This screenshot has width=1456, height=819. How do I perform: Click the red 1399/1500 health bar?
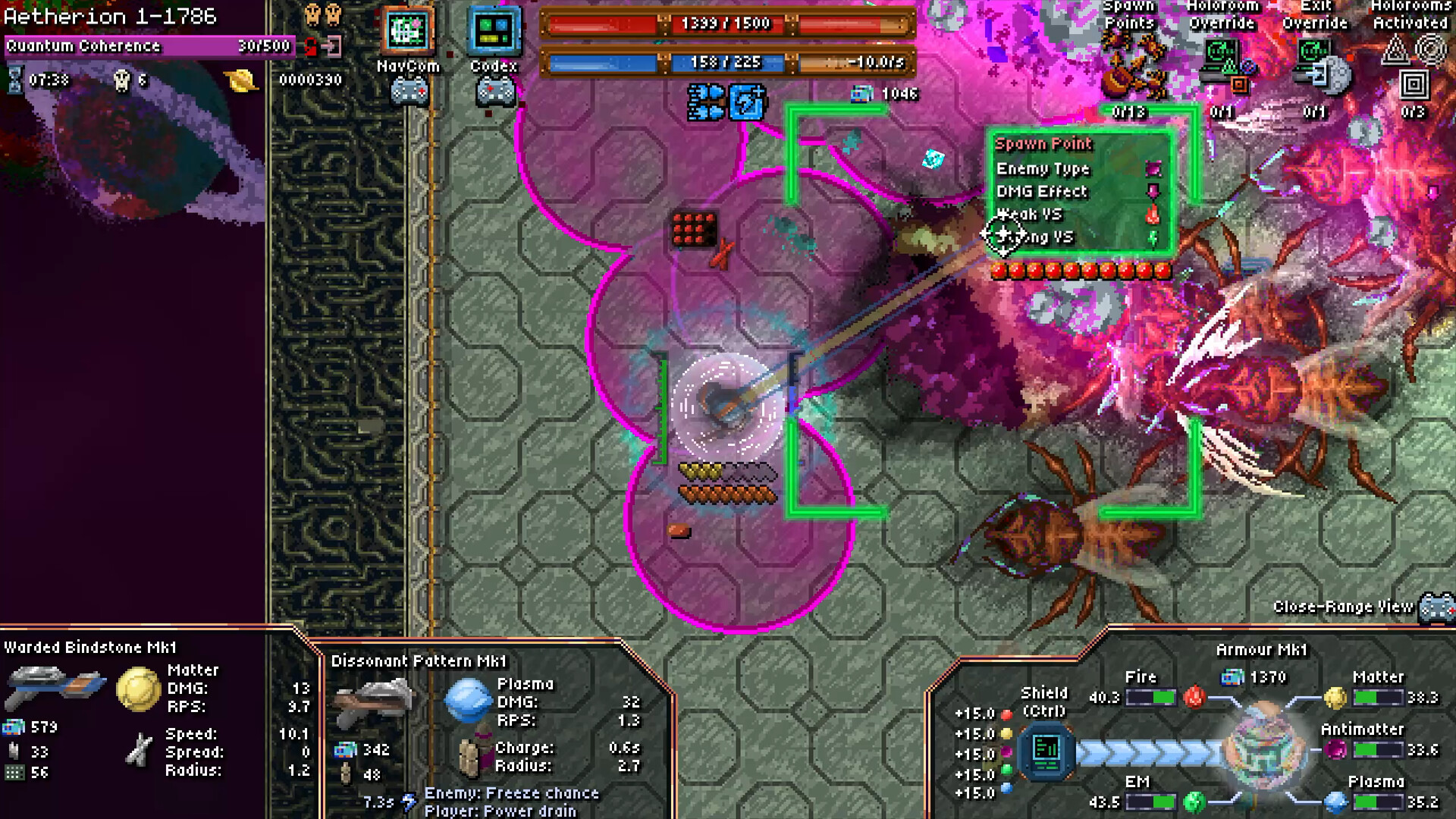(728, 24)
